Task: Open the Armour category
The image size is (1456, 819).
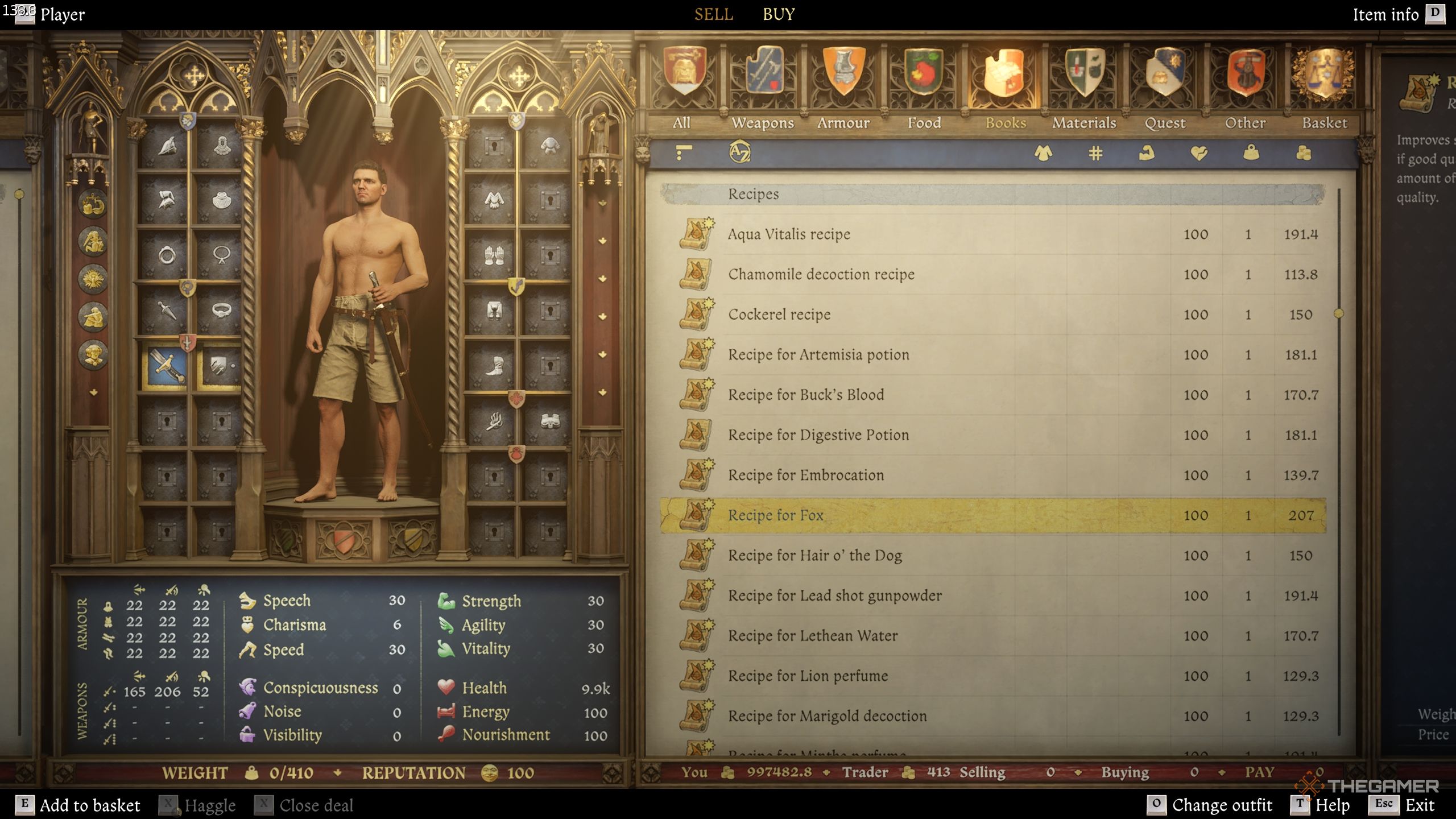Action: (843, 85)
